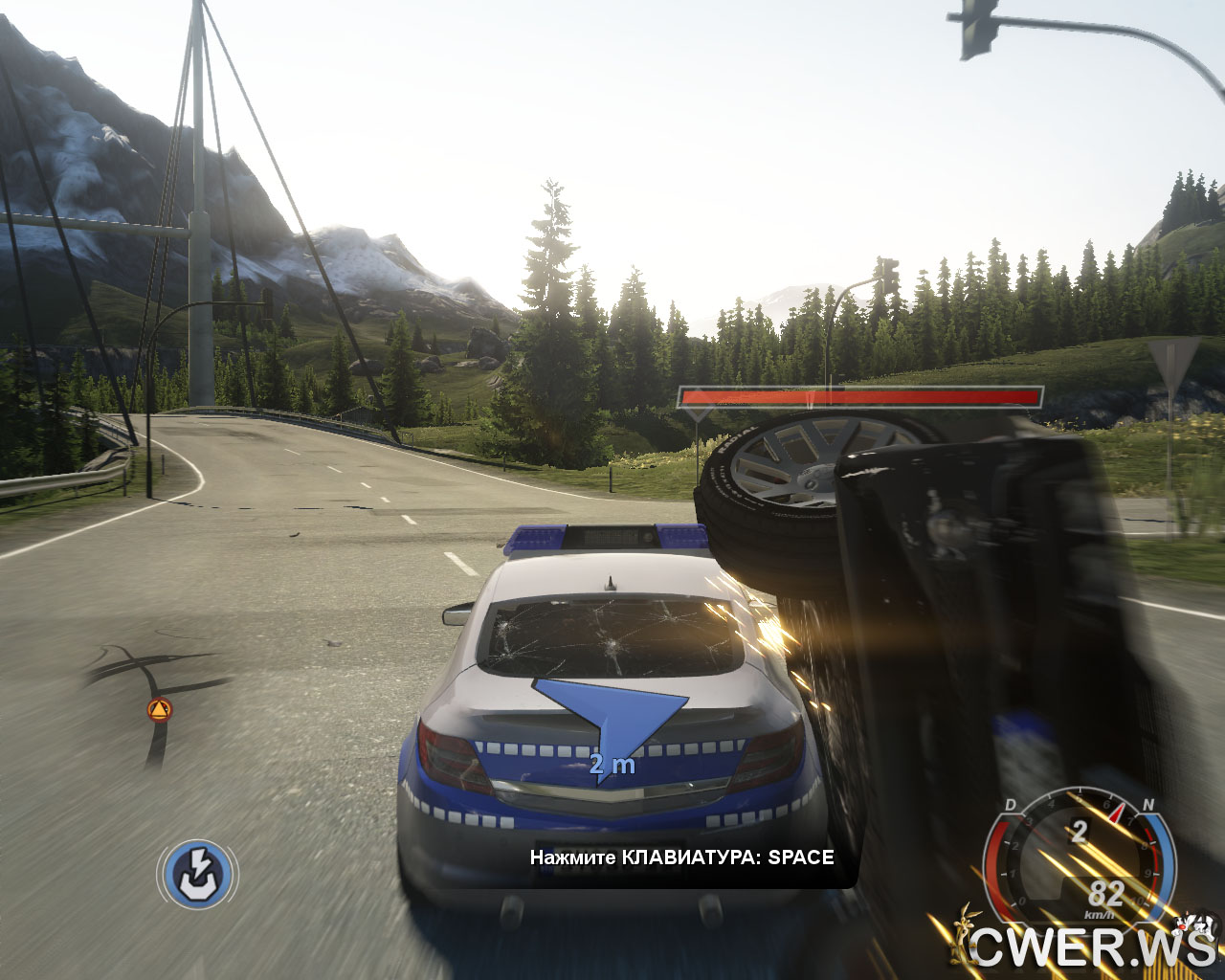This screenshot has width=1225, height=980.
Task: Activate the round blue ability icon
Action: coord(197,874)
